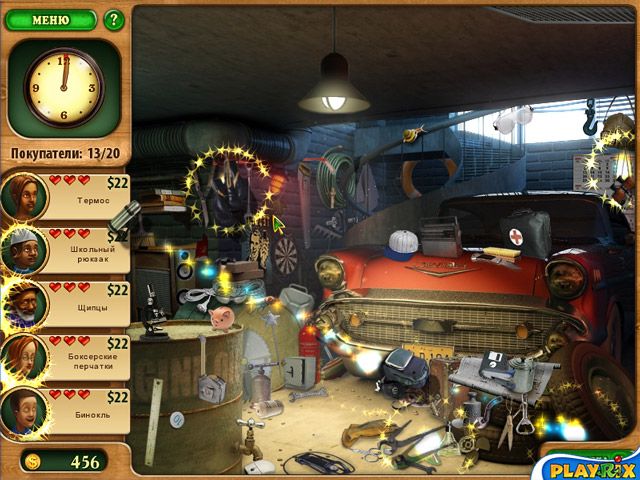This screenshot has width=640, height=480.
Task: Click the green question mark help button
Action: coord(113,18)
